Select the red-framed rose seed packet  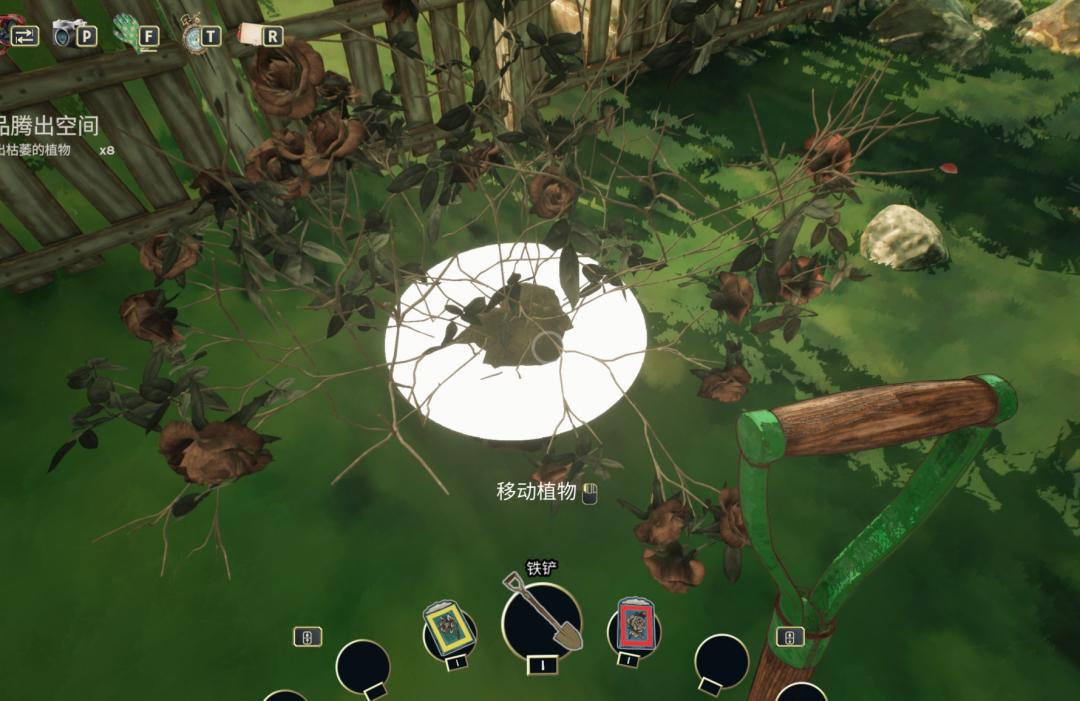tap(633, 627)
